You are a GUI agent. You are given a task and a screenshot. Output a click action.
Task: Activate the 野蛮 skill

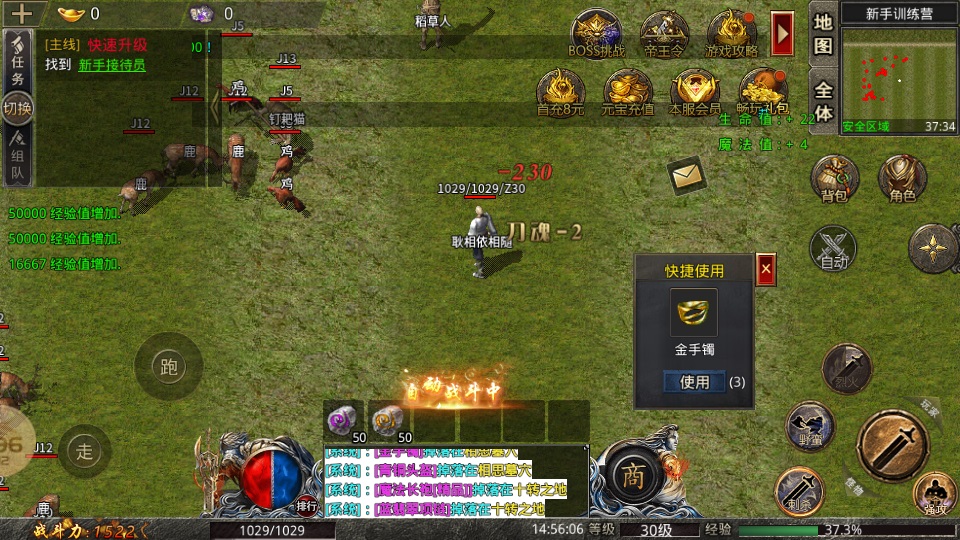(810, 426)
